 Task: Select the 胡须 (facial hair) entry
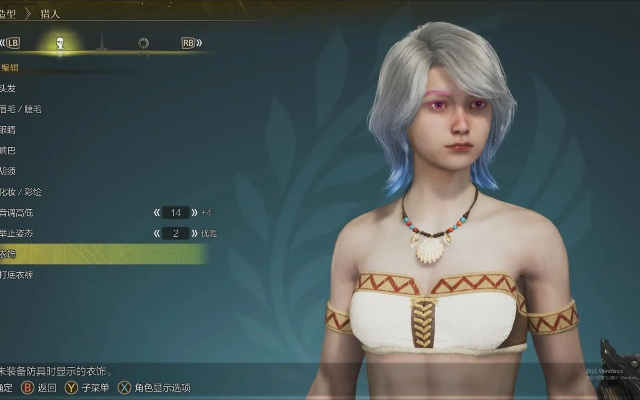[x=8, y=171]
